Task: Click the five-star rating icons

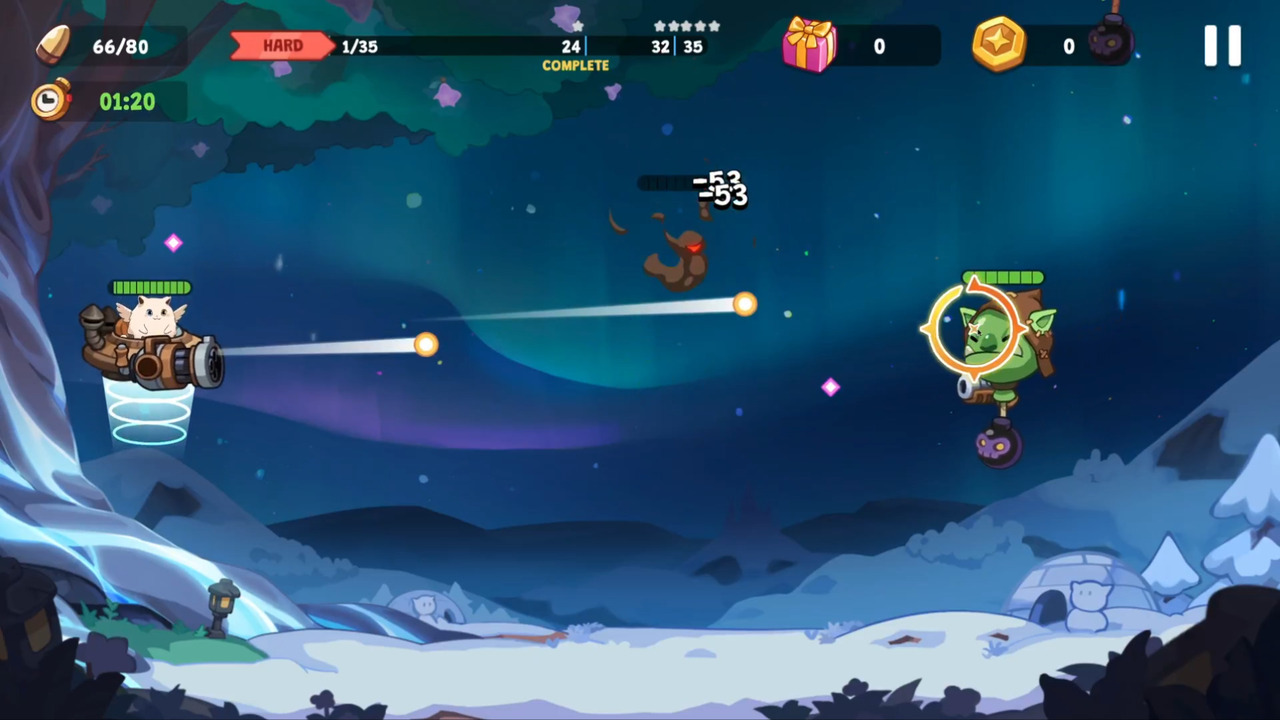Action: [x=686, y=27]
